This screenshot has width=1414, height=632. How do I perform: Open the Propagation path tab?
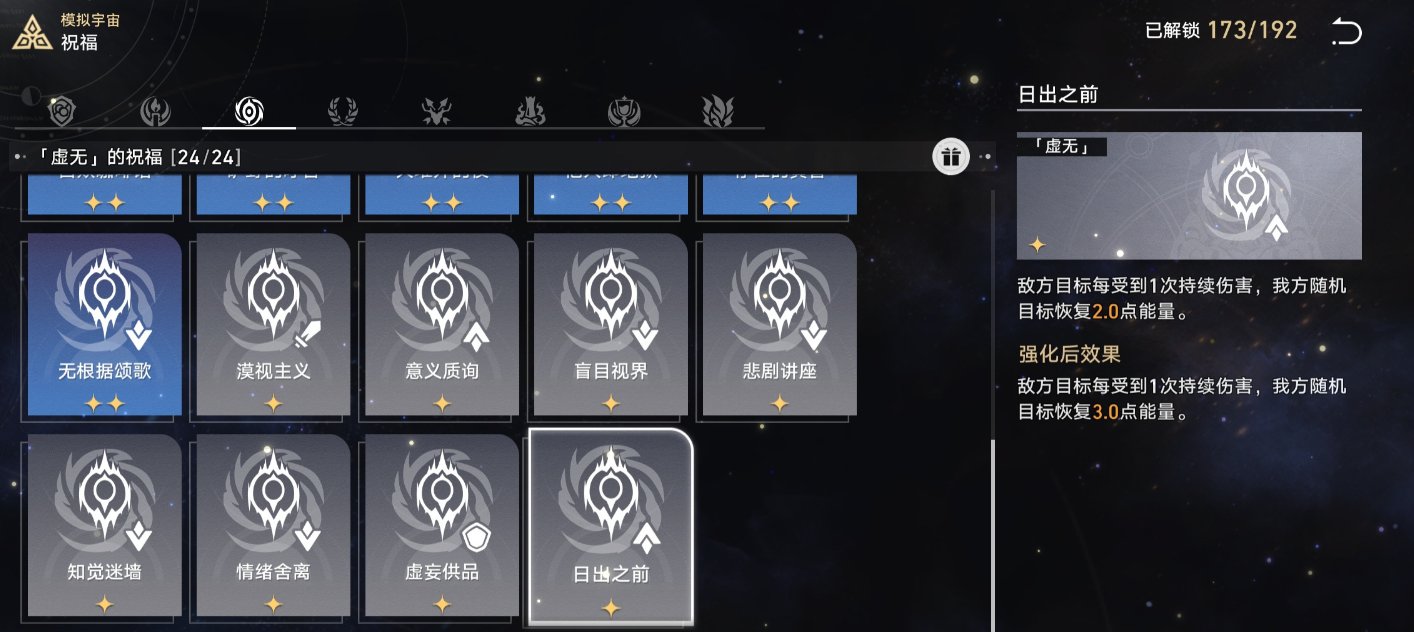717,111
